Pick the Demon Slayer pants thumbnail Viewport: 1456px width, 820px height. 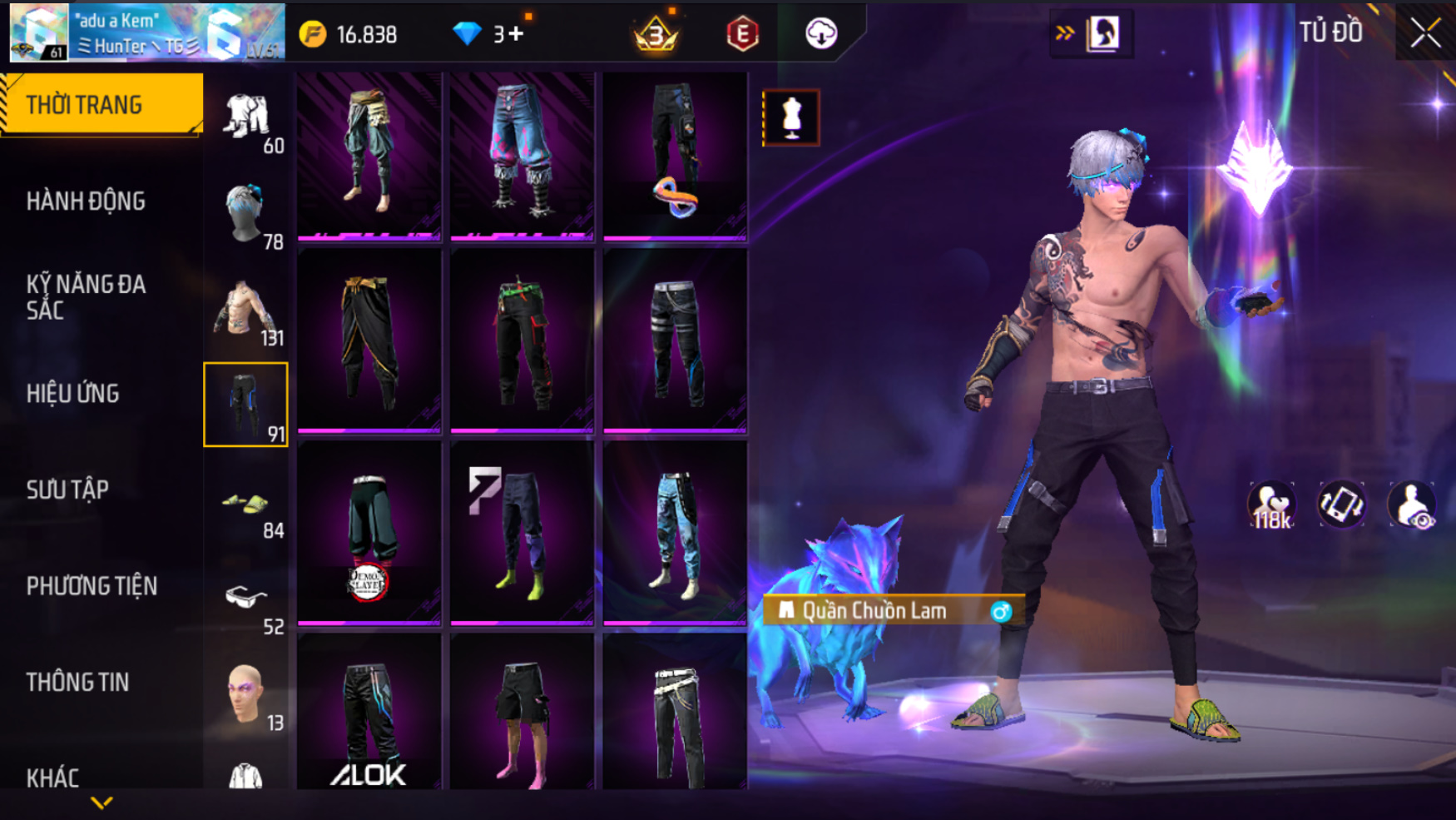coord(369,534)
